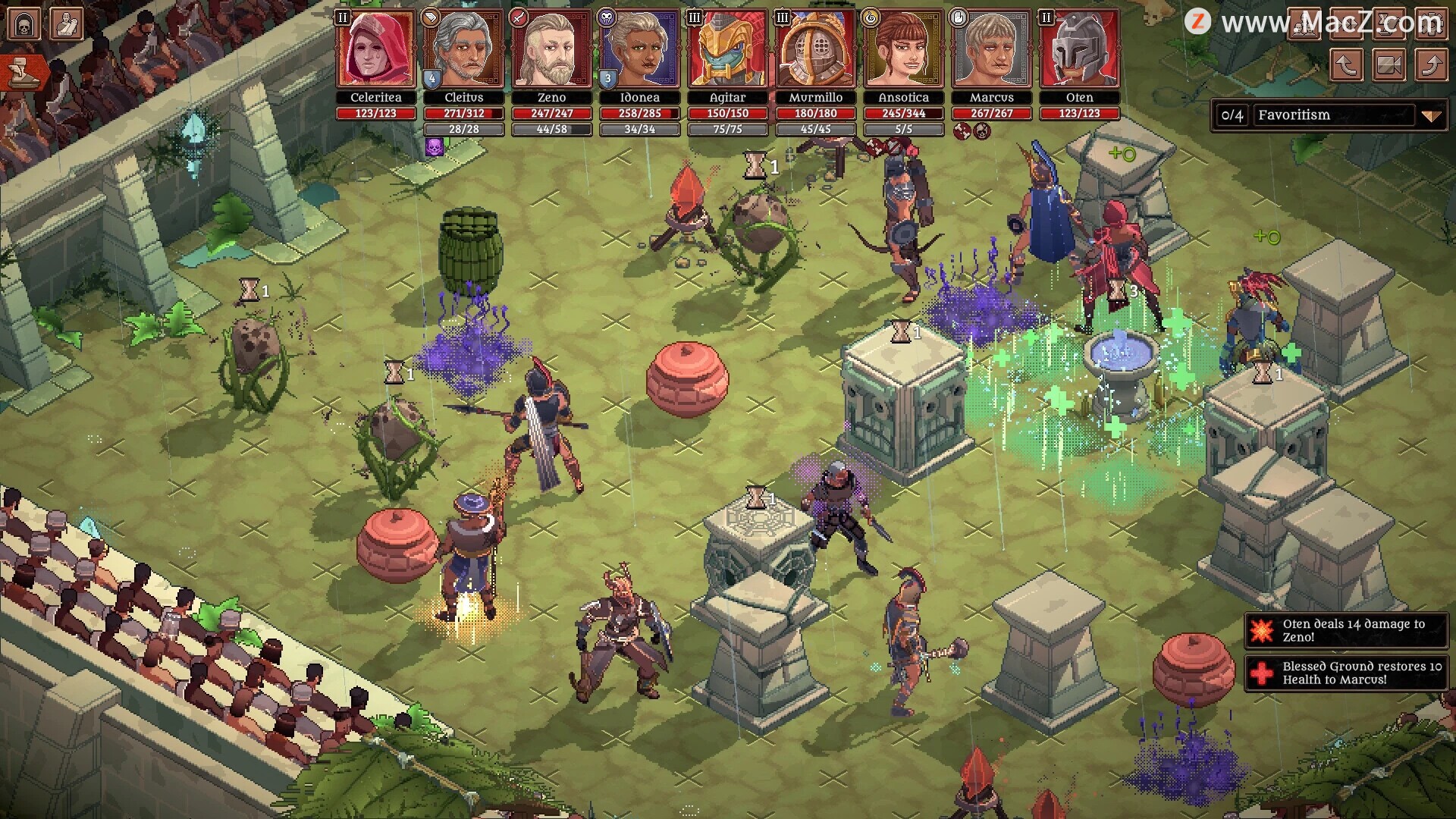Pick Zeno's portrait in the turn bar

pyautogui.click(x=551, y=49)
